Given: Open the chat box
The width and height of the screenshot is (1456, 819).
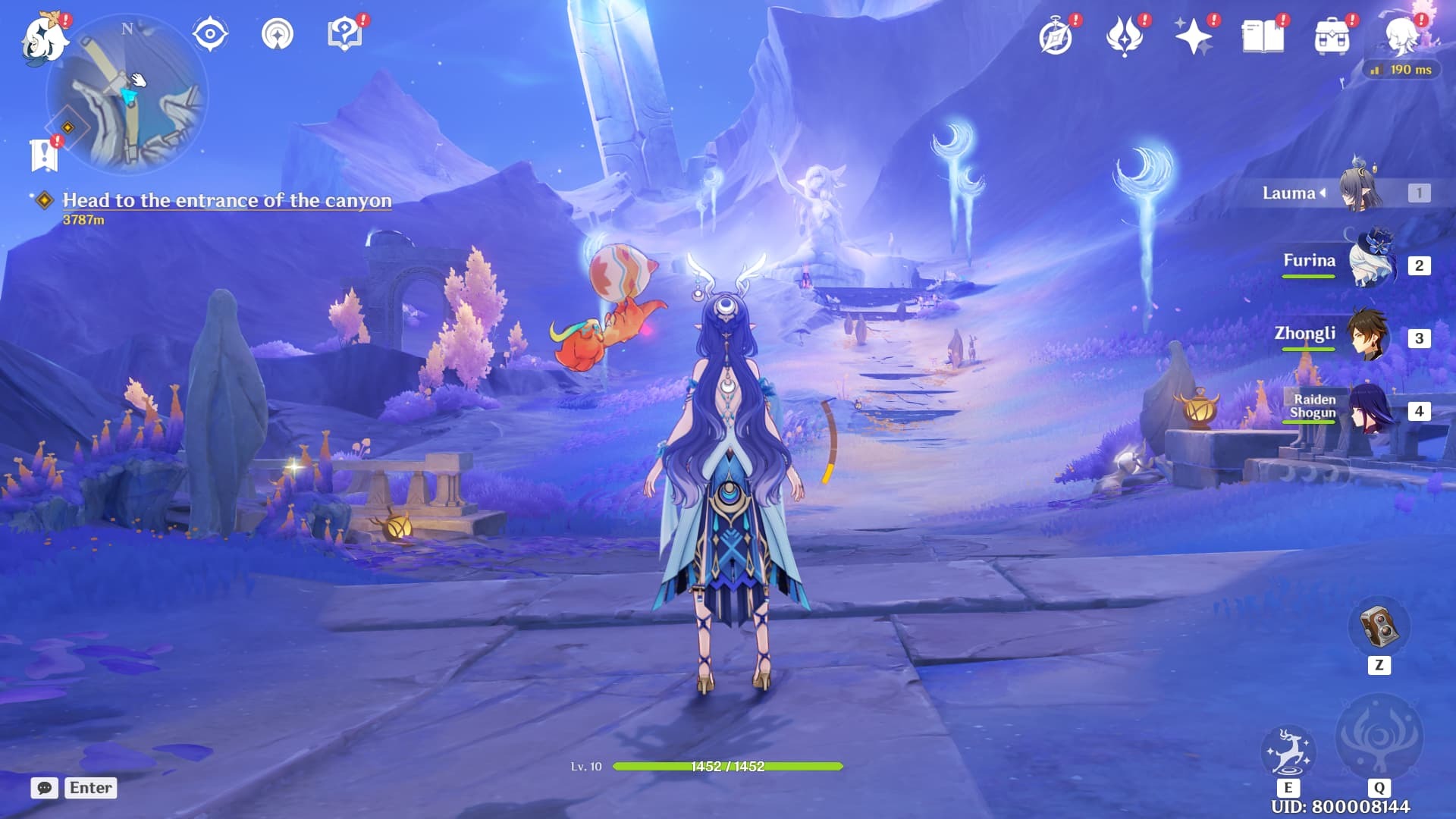Looking at the screenshot, I should (x=45, y=788).
